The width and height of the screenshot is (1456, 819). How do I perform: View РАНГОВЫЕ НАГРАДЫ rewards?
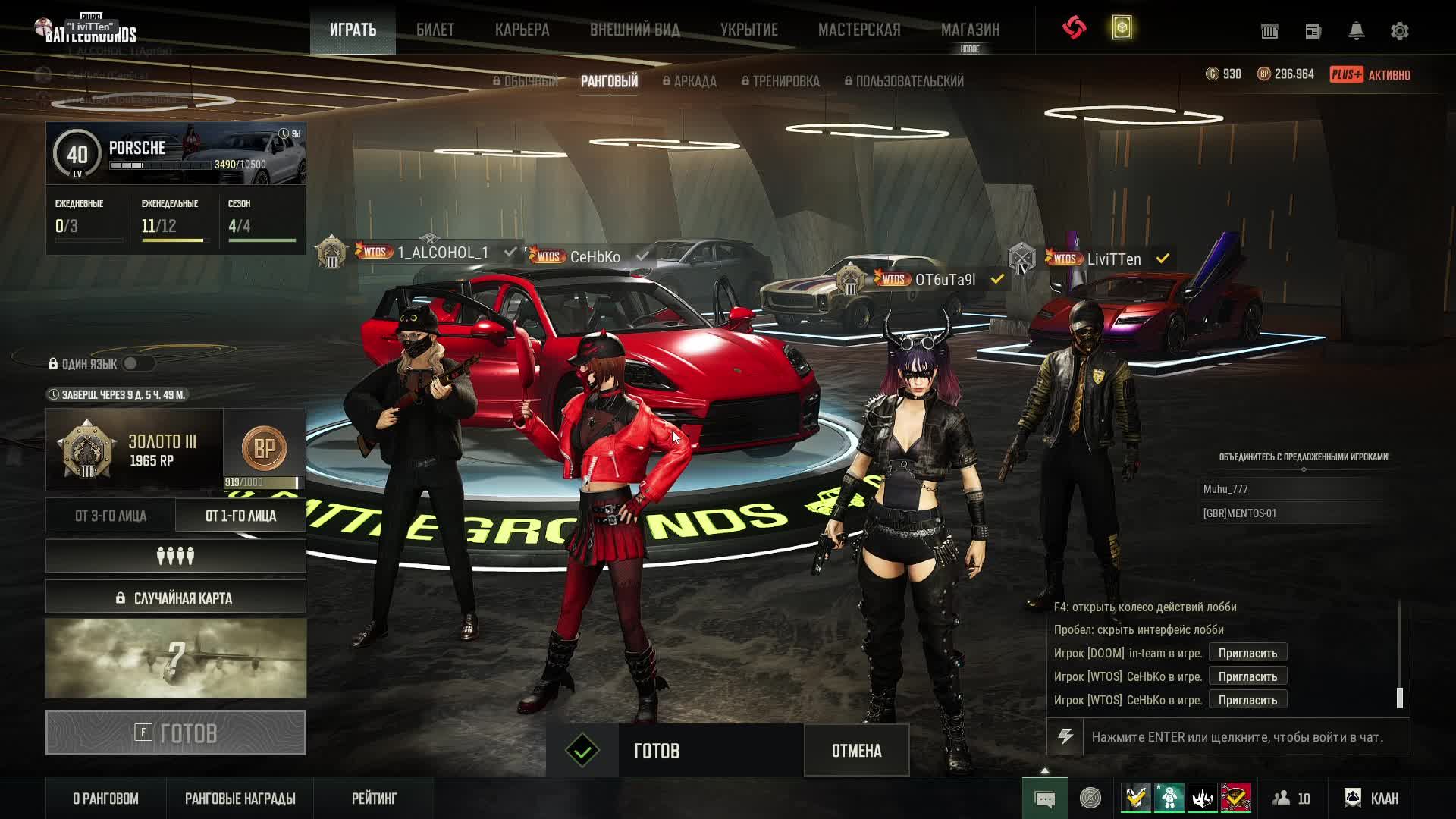[240, 799]
